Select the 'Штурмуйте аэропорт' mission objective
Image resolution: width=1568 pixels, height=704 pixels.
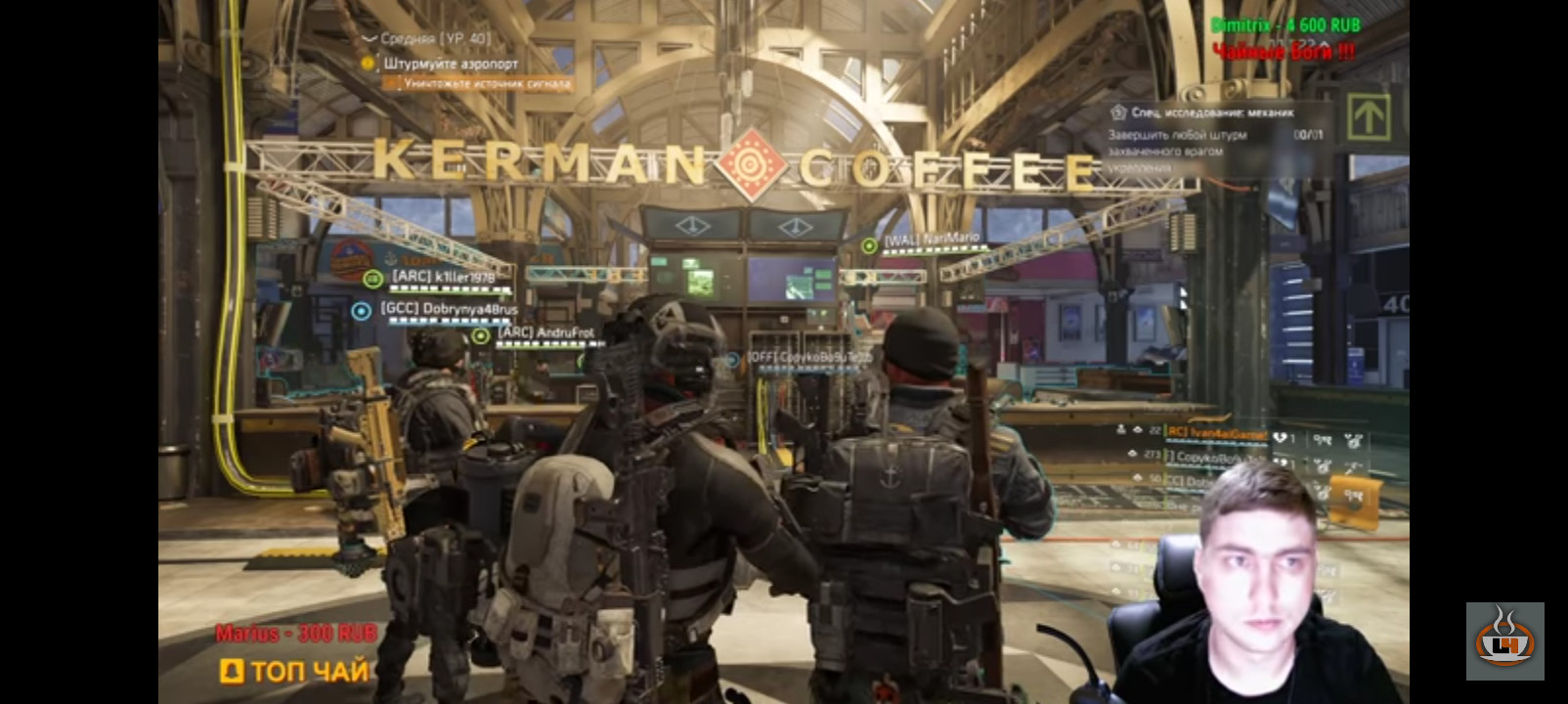pos(451,64)
